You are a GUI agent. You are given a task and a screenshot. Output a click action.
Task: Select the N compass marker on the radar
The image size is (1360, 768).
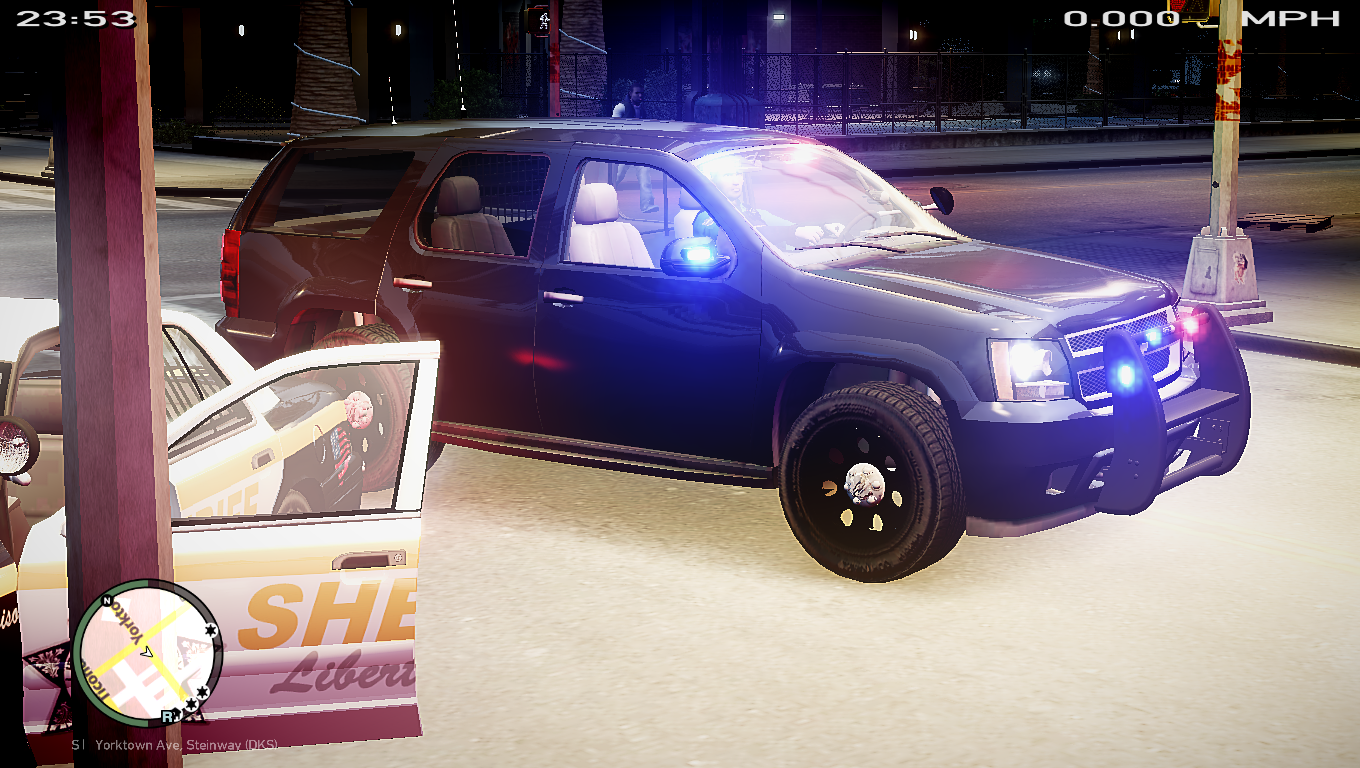coord(108,601)
